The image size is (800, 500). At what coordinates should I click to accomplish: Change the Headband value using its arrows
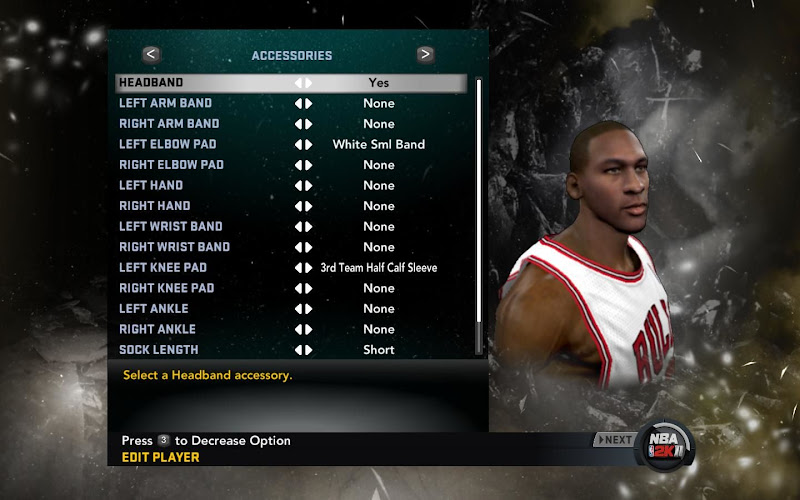coord(303,83)
